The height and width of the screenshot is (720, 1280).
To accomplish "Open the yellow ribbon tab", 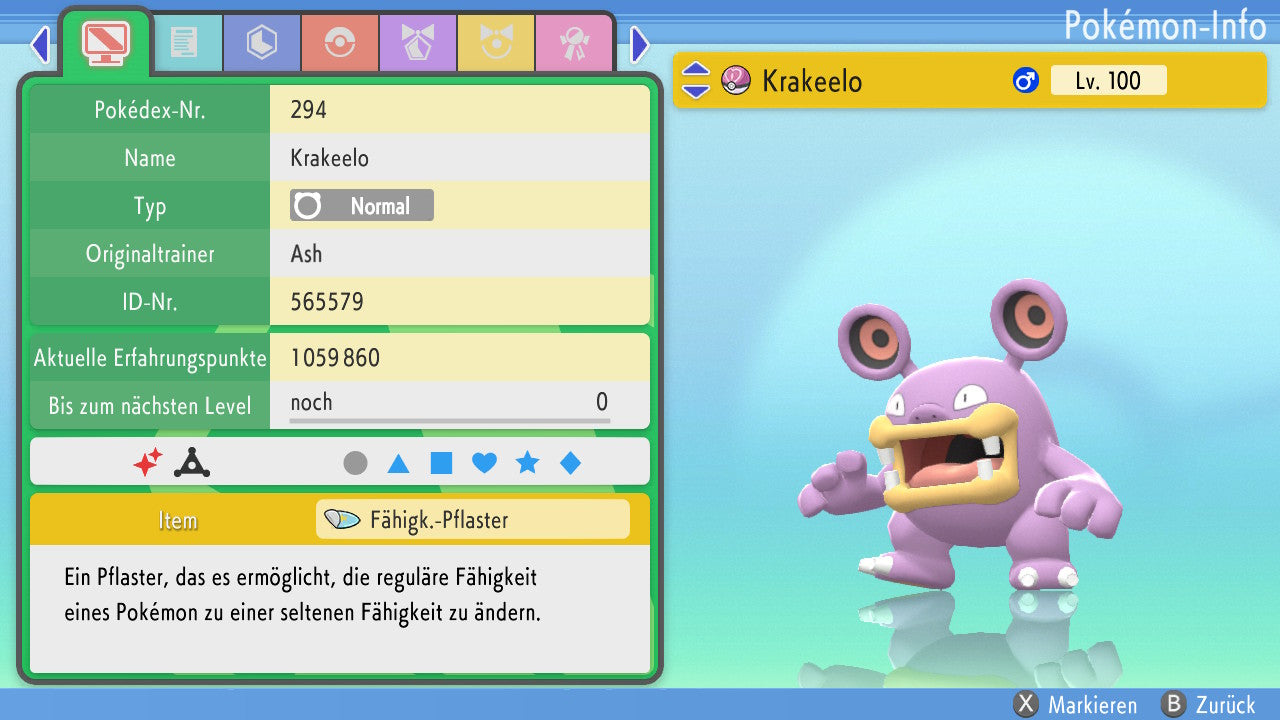I will pos(496,43).
